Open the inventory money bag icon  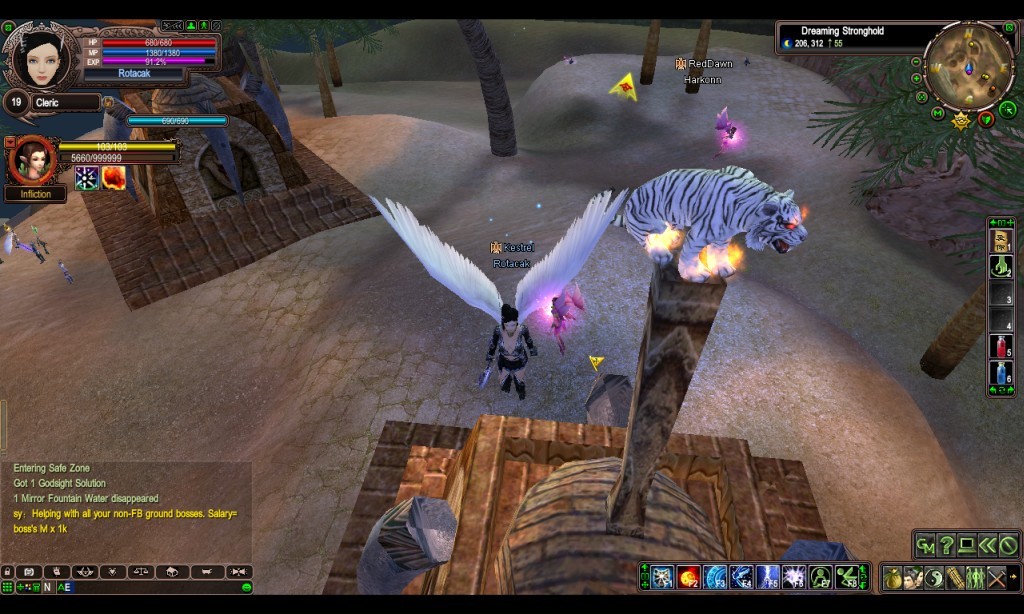pyautogui.click(x=893, y=578)
